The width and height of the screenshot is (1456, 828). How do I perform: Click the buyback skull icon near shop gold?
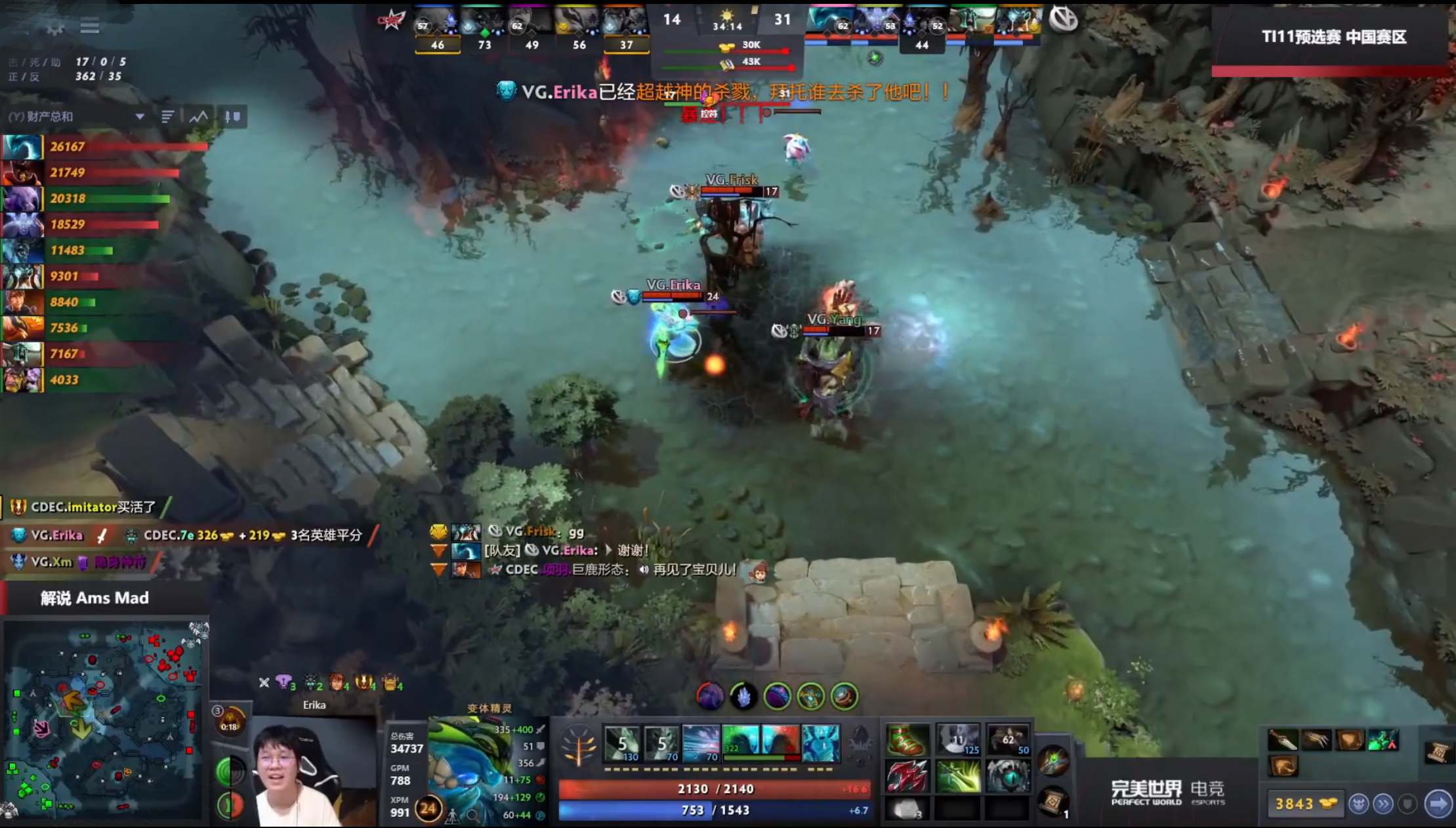coord(1360,804)
